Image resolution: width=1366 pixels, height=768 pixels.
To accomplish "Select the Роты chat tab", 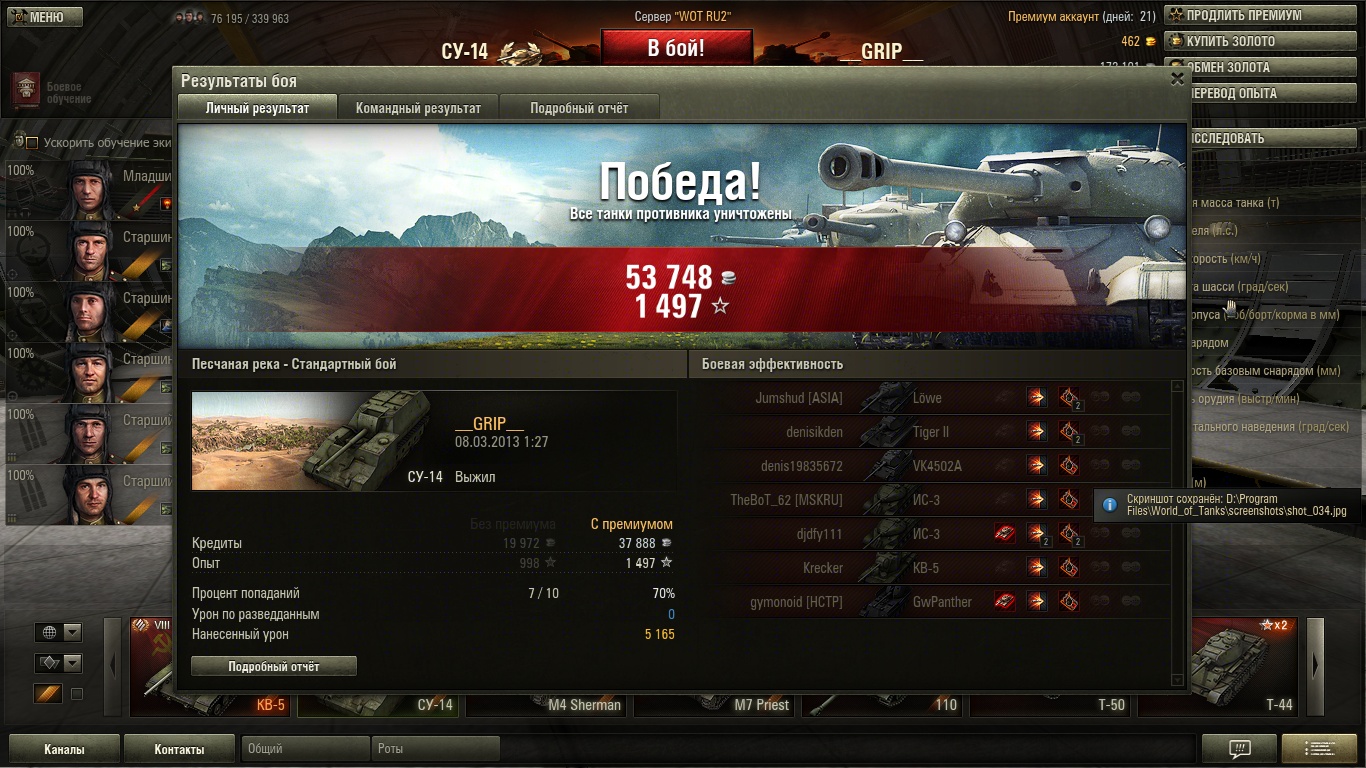I will [x=436, y=749].
